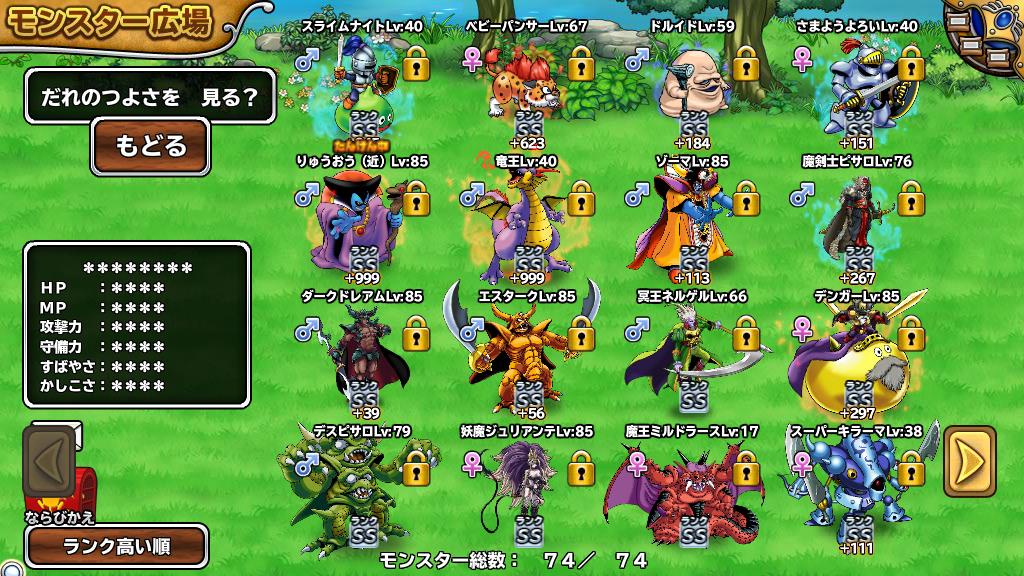Change sort order with ランク高い順 button

(117, 546)
